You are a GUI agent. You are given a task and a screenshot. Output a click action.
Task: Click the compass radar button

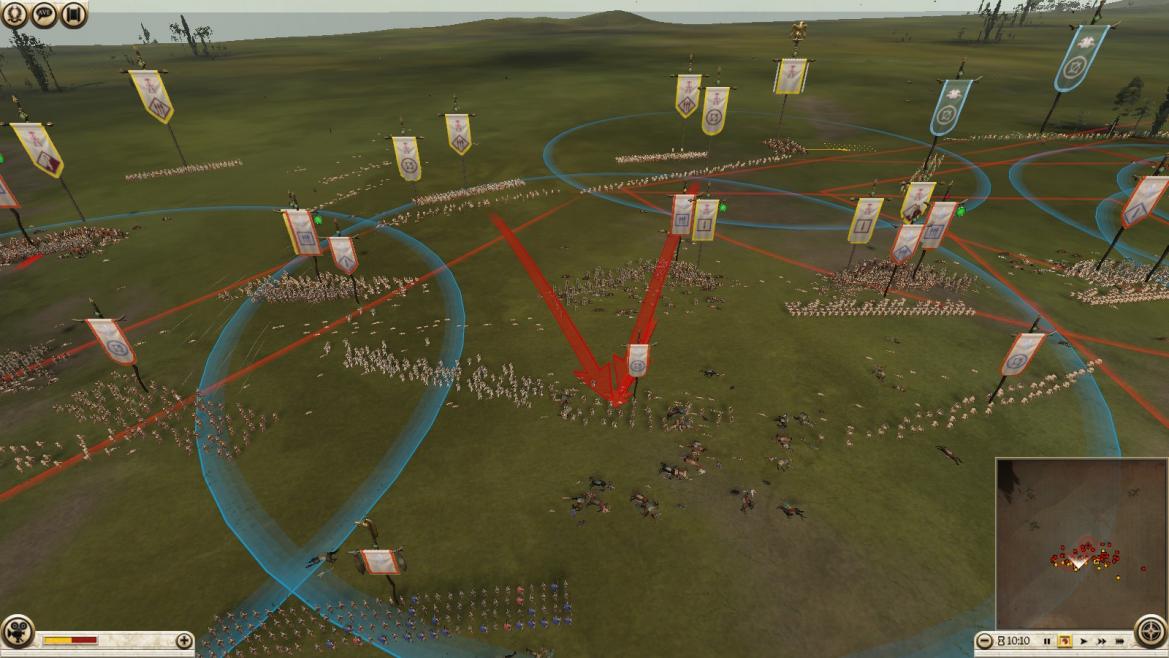click(x=1151, y=633)
